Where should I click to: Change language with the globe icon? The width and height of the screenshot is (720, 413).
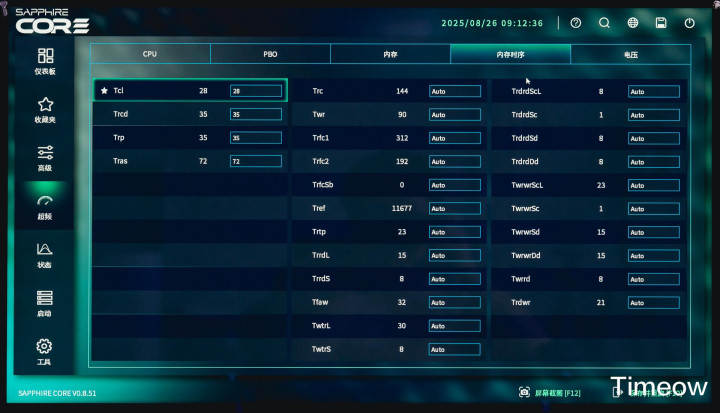click(633, 23)
